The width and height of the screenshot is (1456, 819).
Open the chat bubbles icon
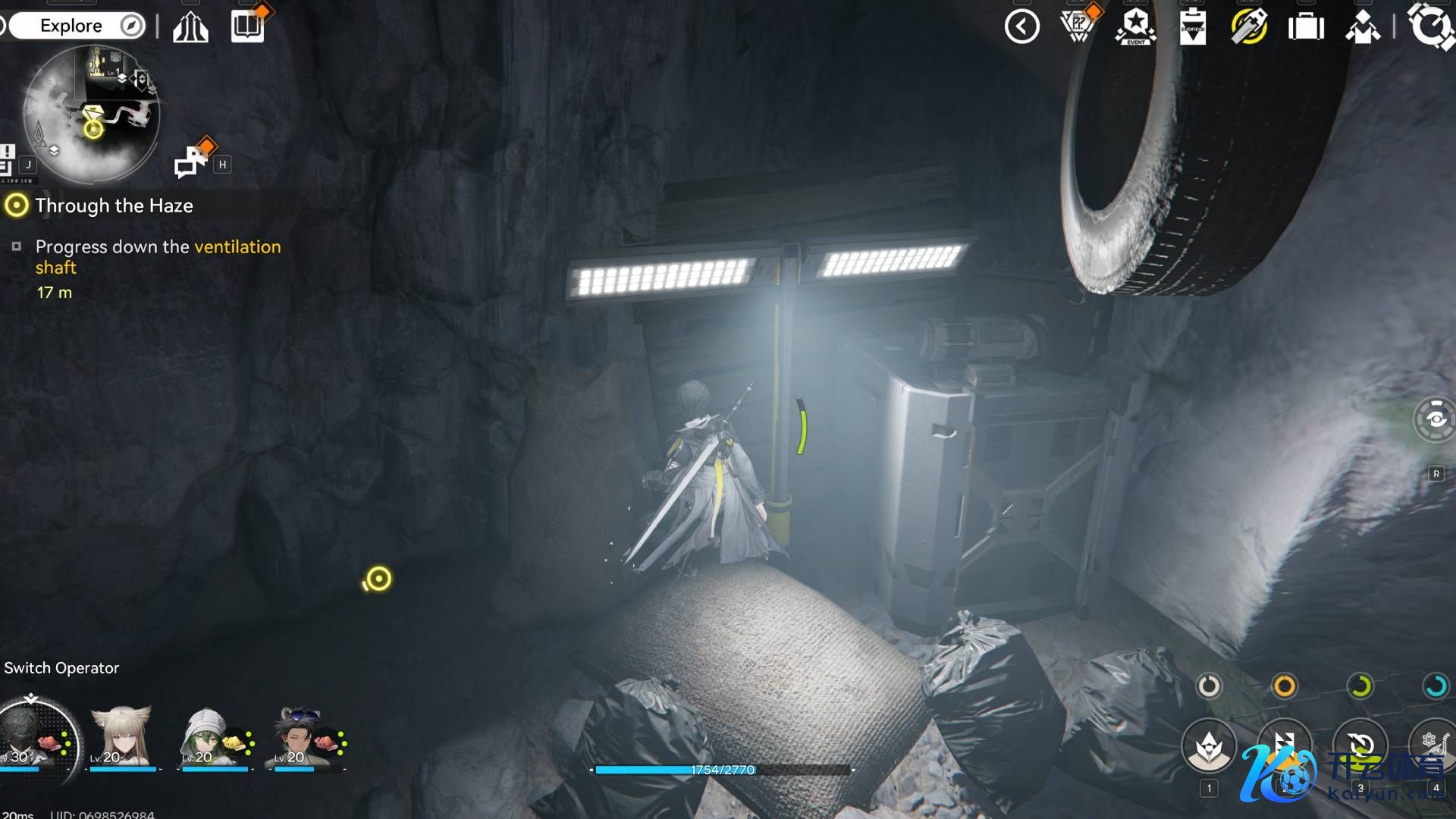[190, 160]
